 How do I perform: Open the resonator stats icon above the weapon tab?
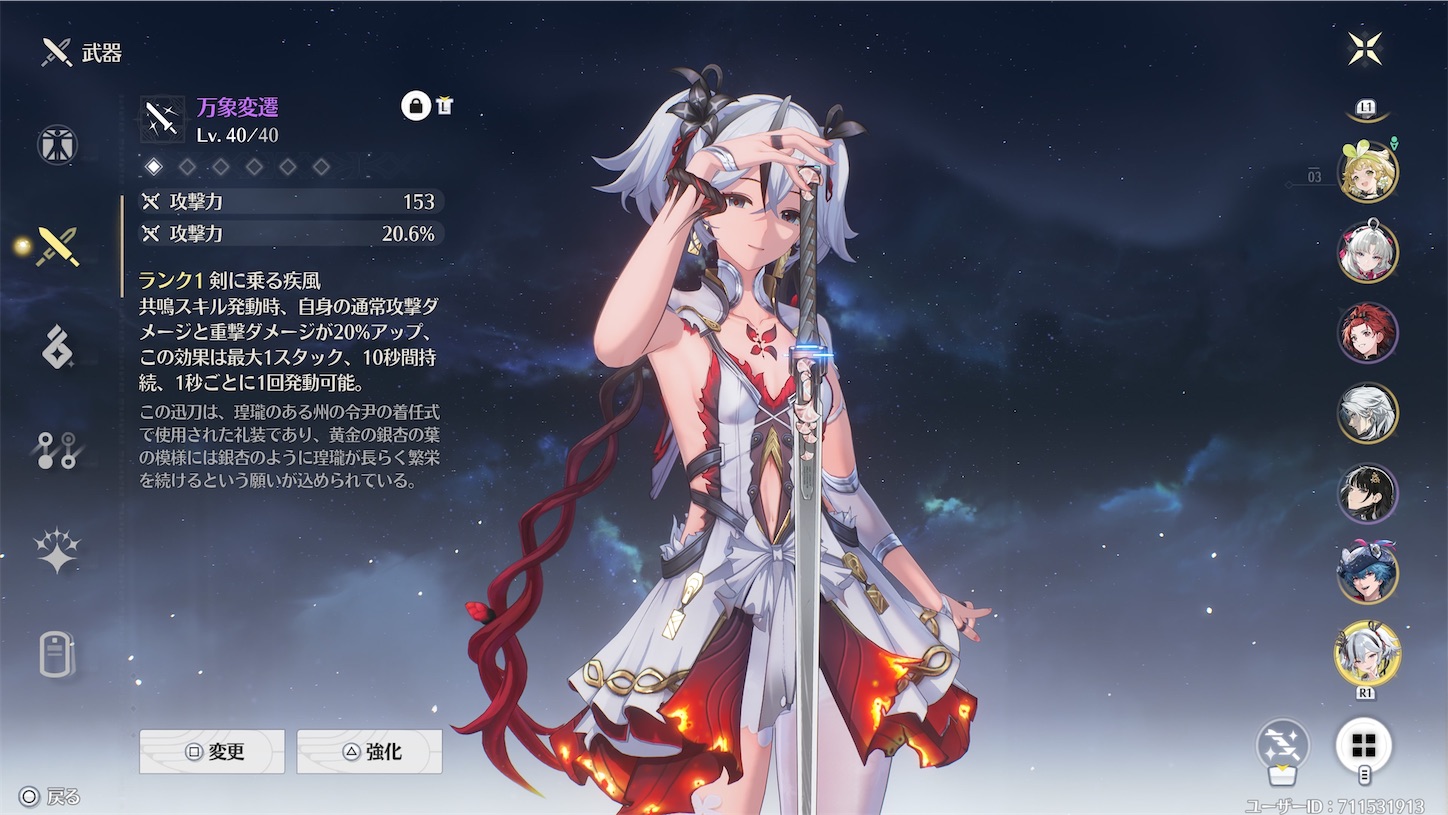pyautogui.click(x=55, y=144)
